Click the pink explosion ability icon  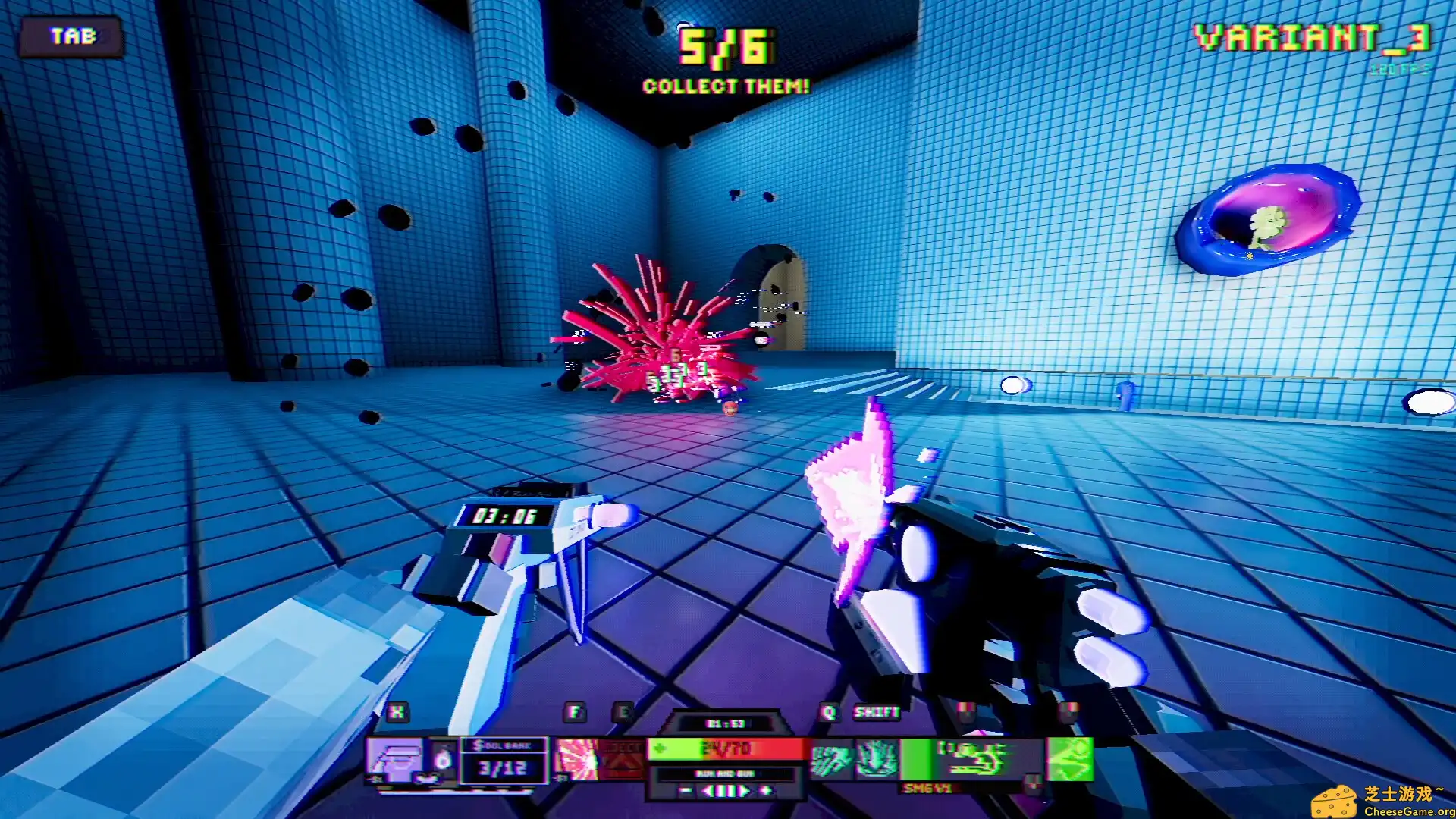pyautogui.click(x=575, y=758)
